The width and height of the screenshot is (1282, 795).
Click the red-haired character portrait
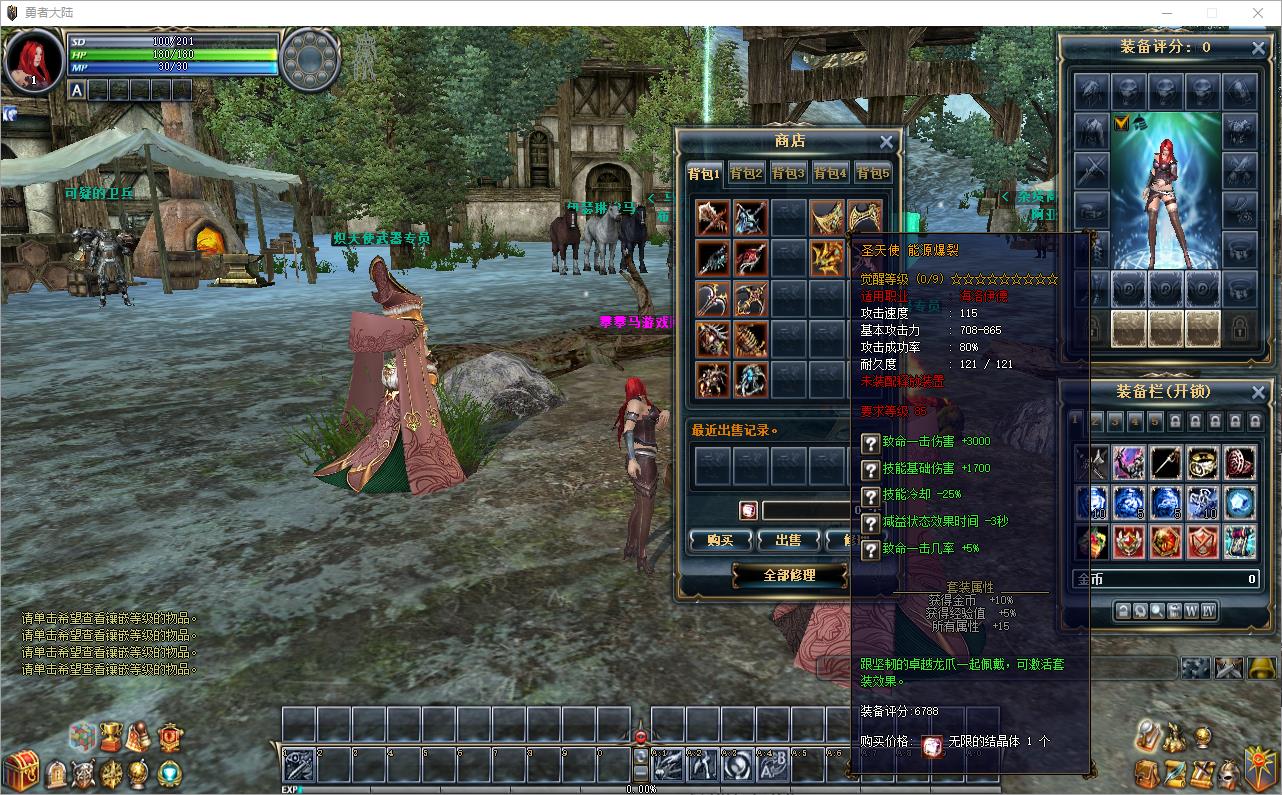(x=33, y=60)
